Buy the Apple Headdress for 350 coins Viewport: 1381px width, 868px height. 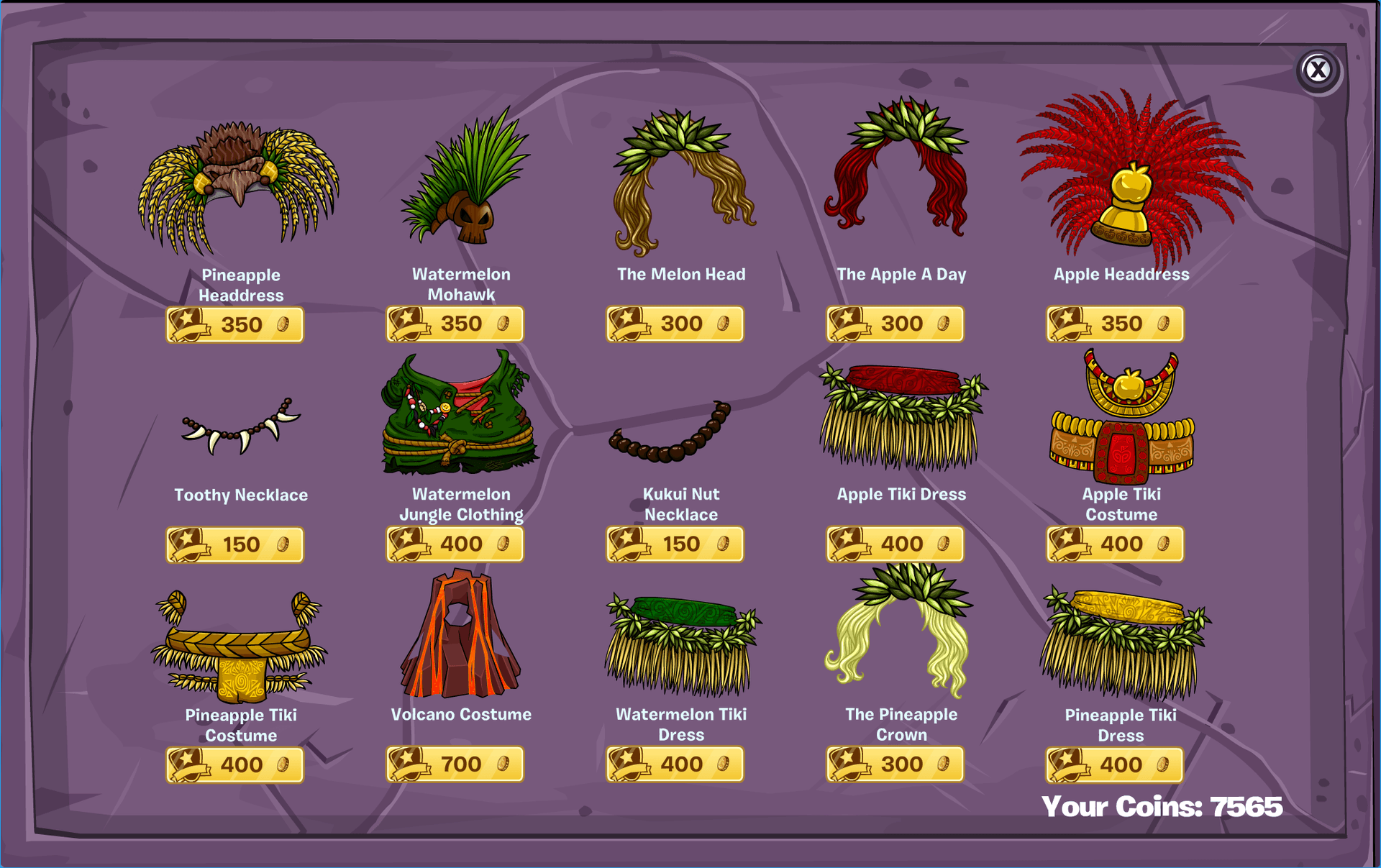tap(1115, 324)
